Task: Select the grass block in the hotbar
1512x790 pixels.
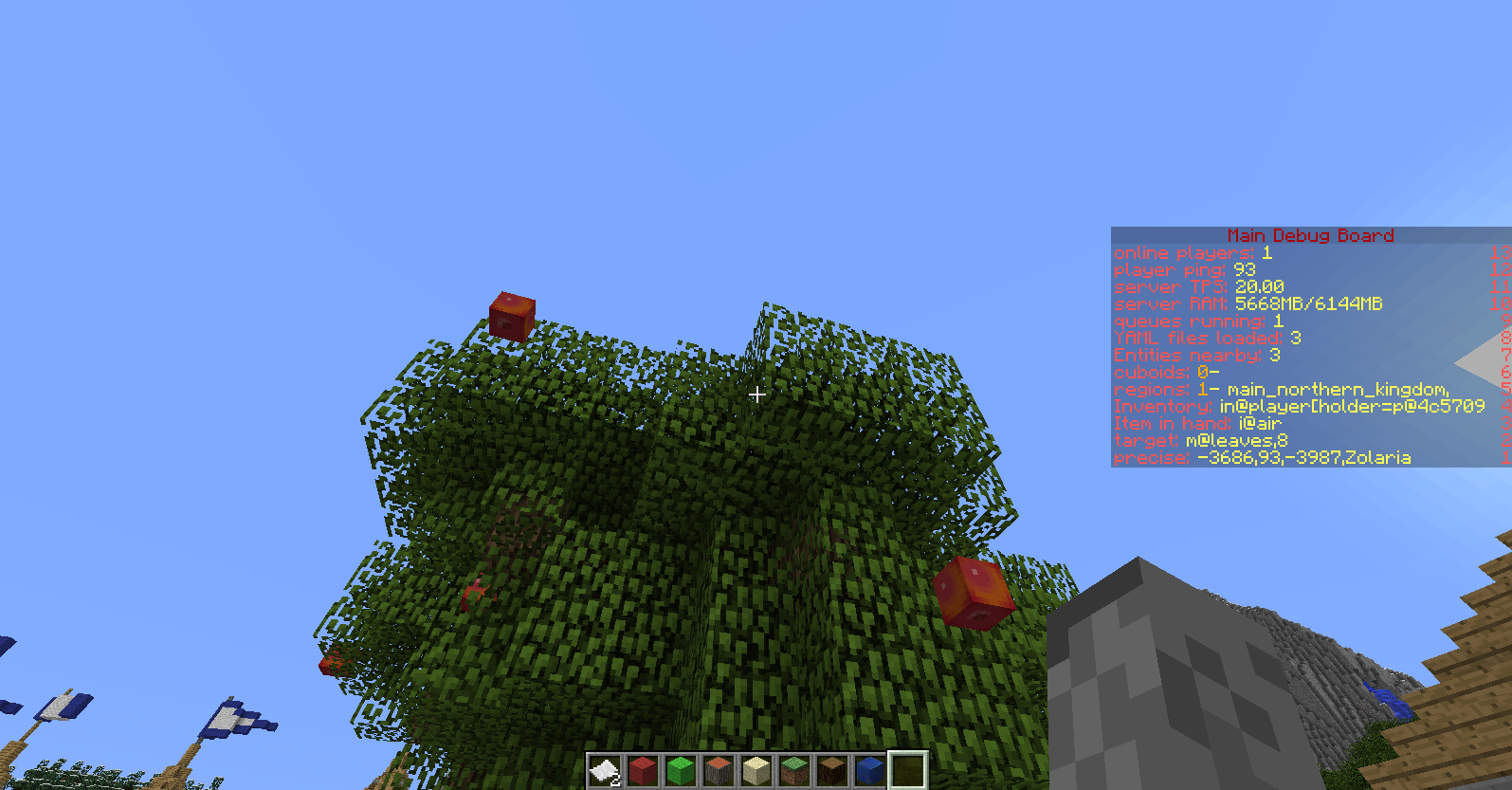Action: (x=793, y=771)
